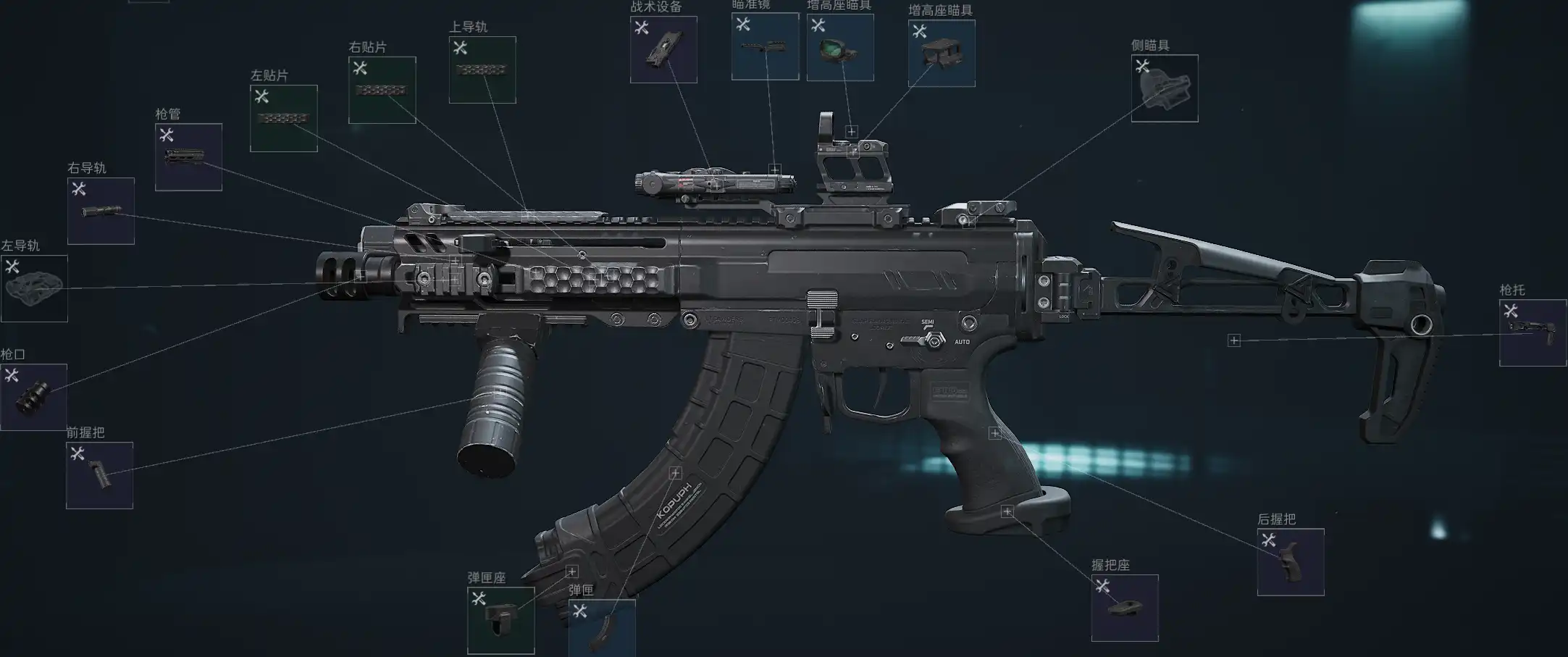Choose the 握把座 grip base slot
Viewport: 1568px width, 657px height.
(1124, 608)
